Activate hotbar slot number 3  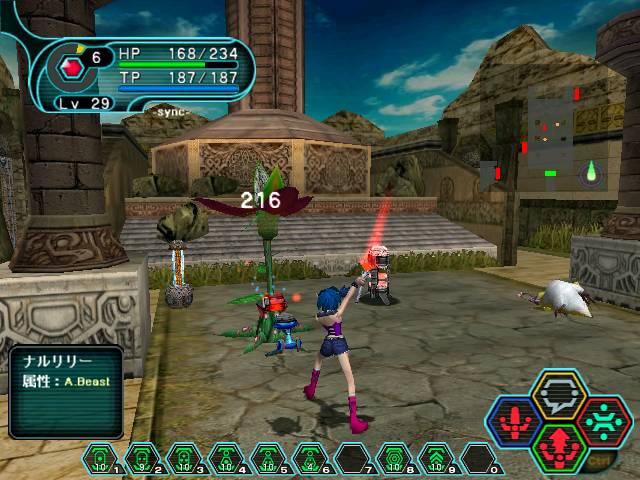tap(184, 457)
